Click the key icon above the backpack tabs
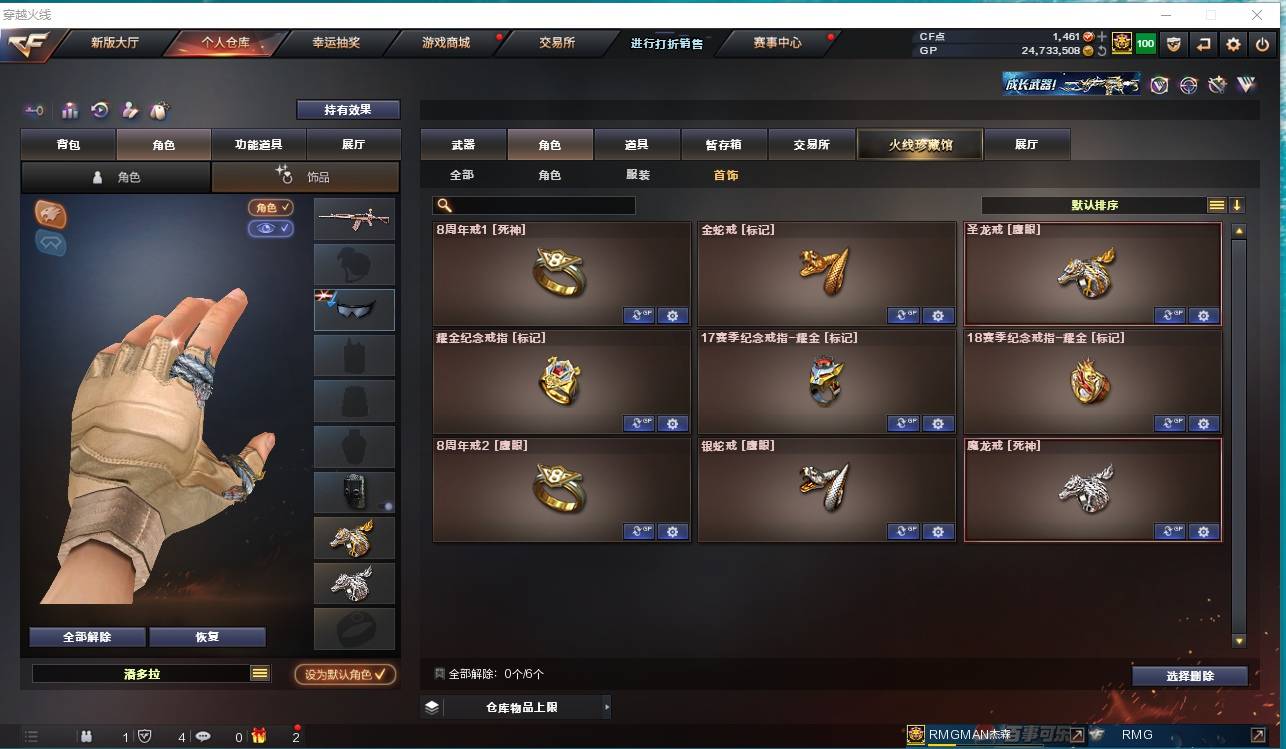The height and width of the screenshot is (749, 1286). tap(35, 110)
